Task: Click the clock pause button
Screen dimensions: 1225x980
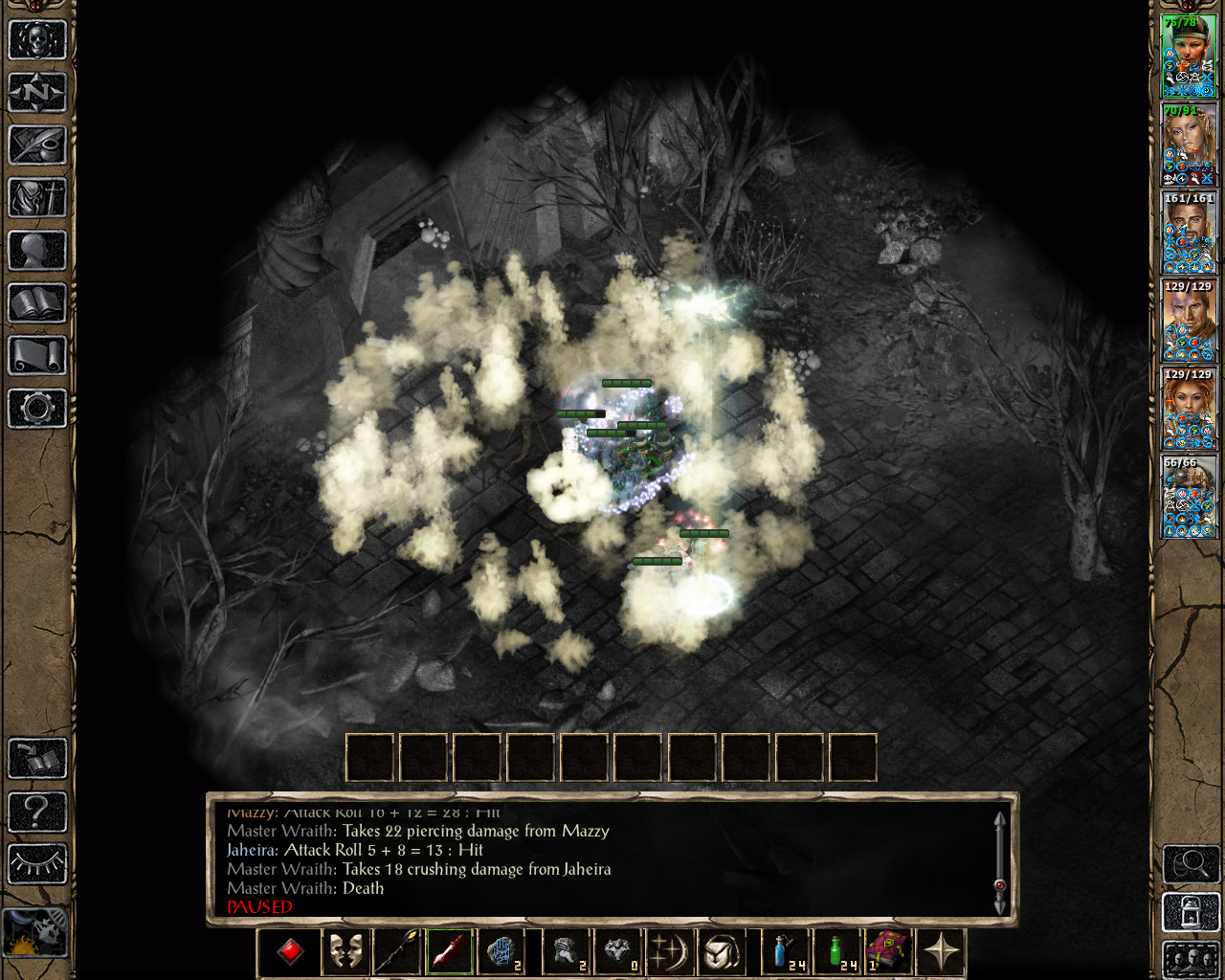Action: [x=35, y=931]
